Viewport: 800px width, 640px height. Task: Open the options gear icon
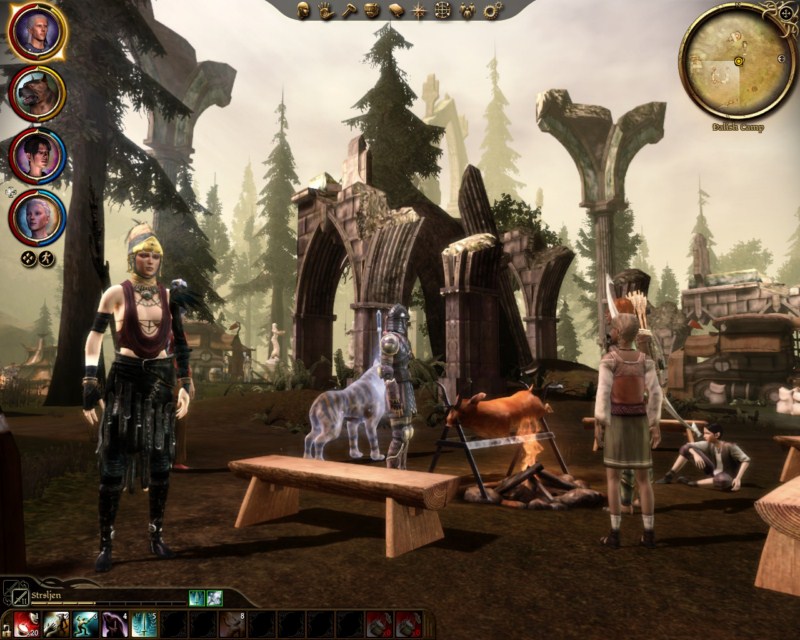[x=490, y=11]
